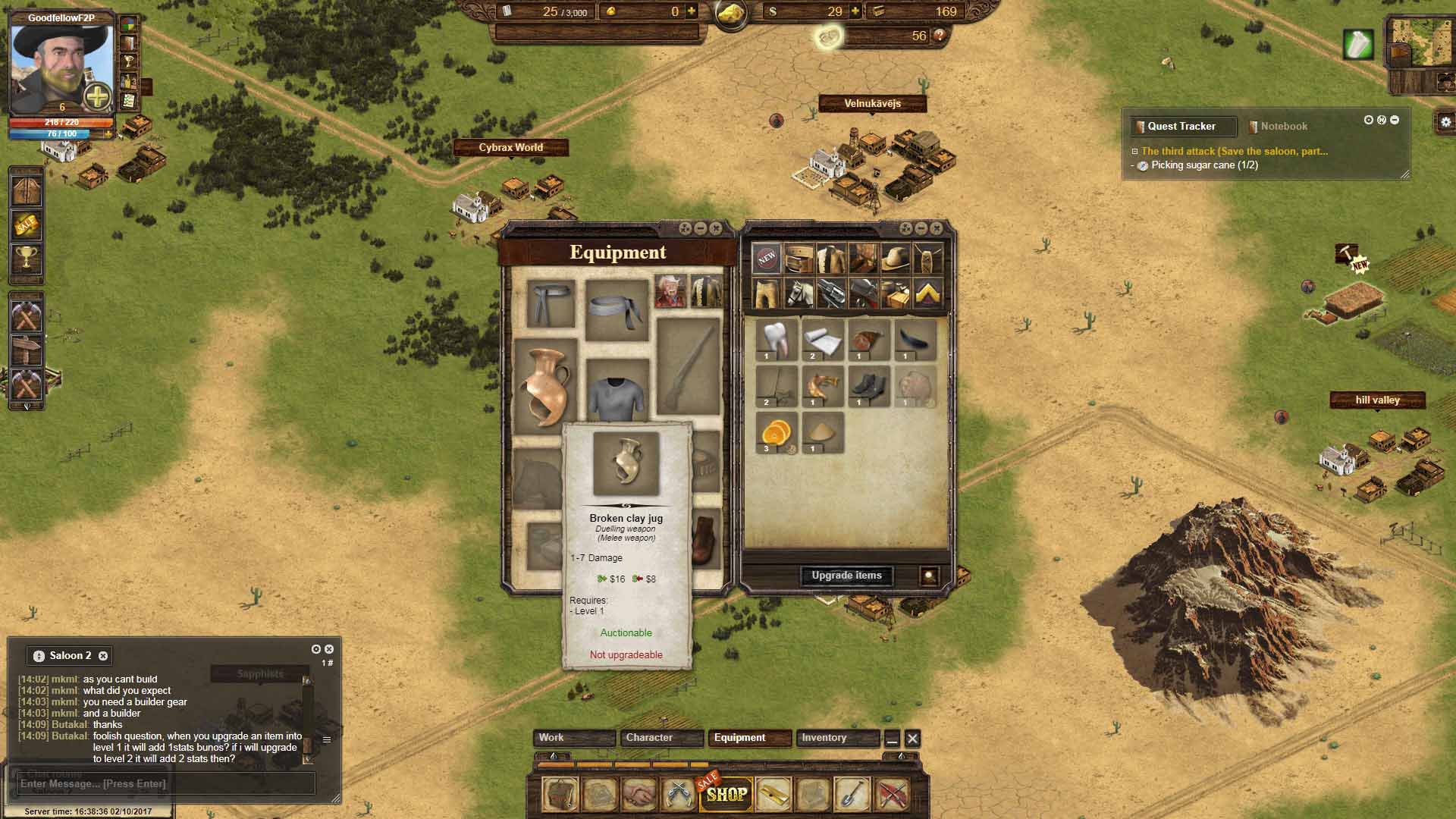
Task: Close the Saloon 2 chat tab
Action: 103,656
